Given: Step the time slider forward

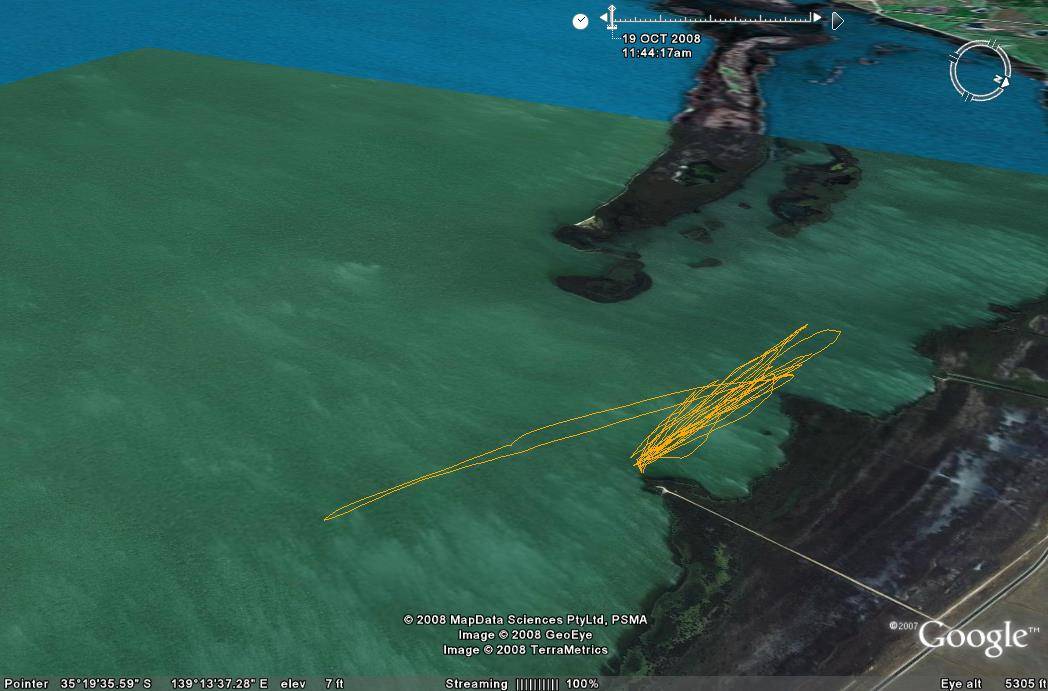Looking at the screenshot, I should tap(817, 18).
